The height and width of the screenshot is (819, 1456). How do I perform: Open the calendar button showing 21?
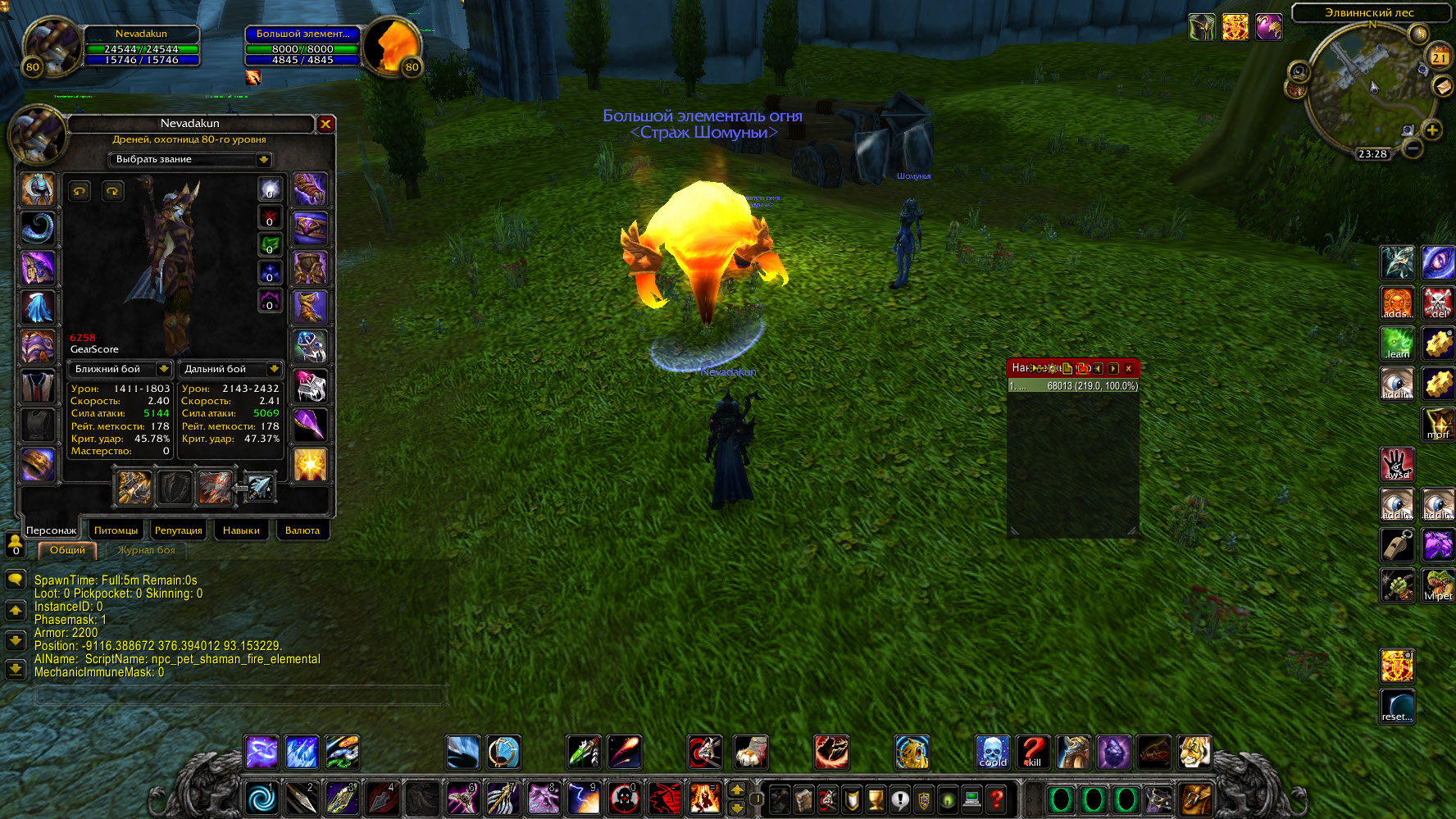[1439, 57]
